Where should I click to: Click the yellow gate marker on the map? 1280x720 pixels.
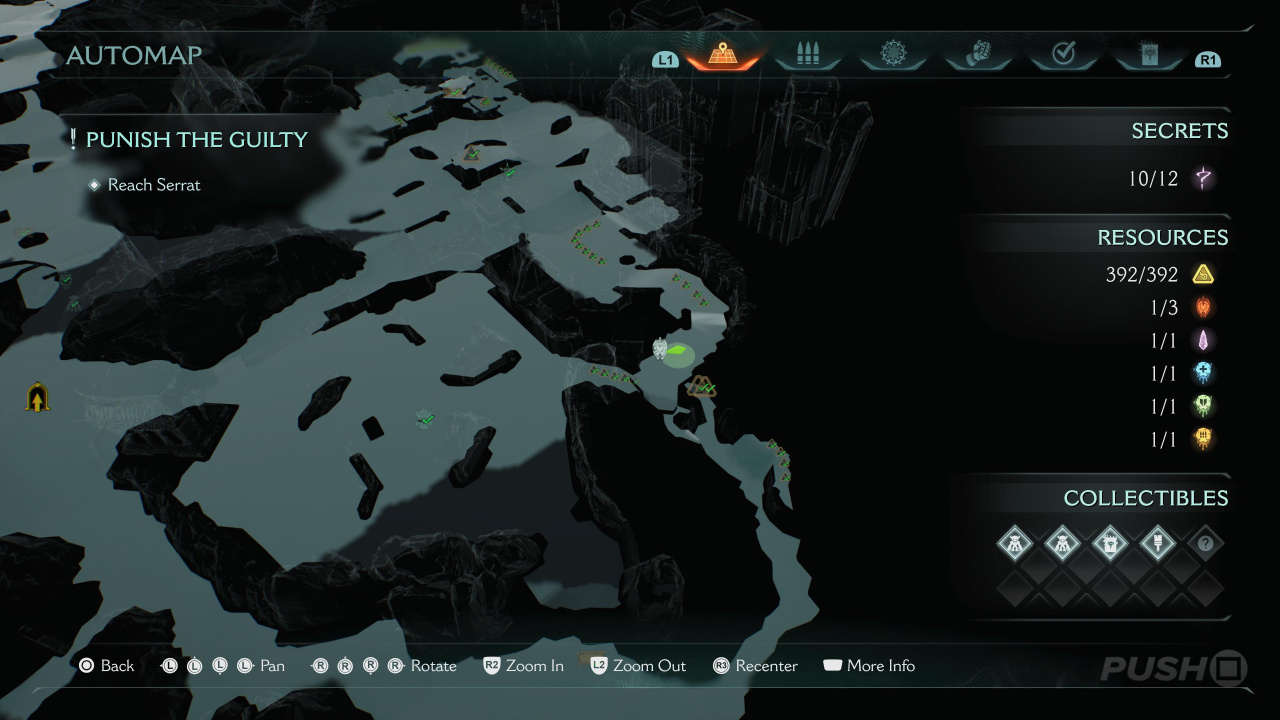coord(38,398)
